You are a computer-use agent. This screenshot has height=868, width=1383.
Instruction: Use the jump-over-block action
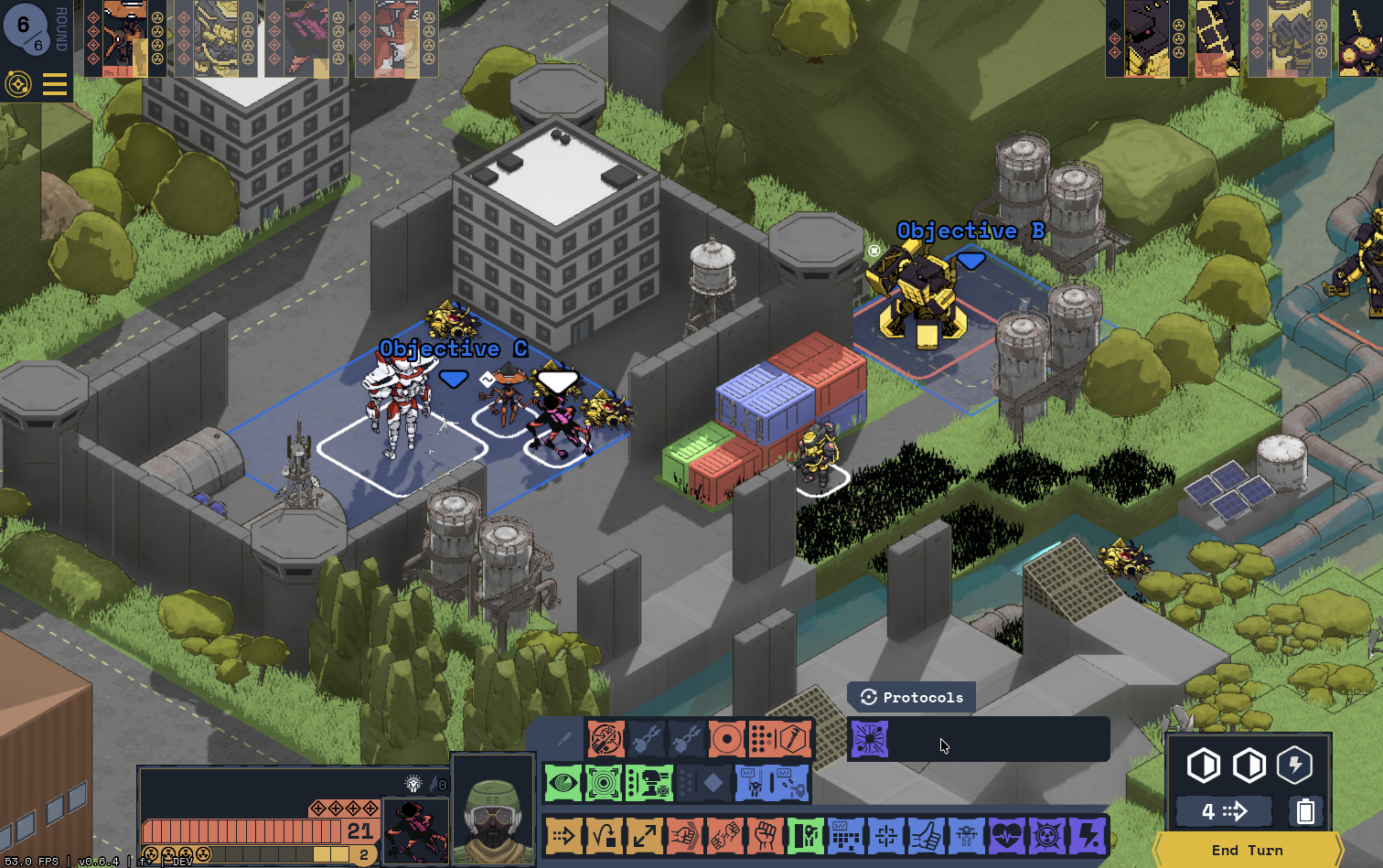click(604, 835)
